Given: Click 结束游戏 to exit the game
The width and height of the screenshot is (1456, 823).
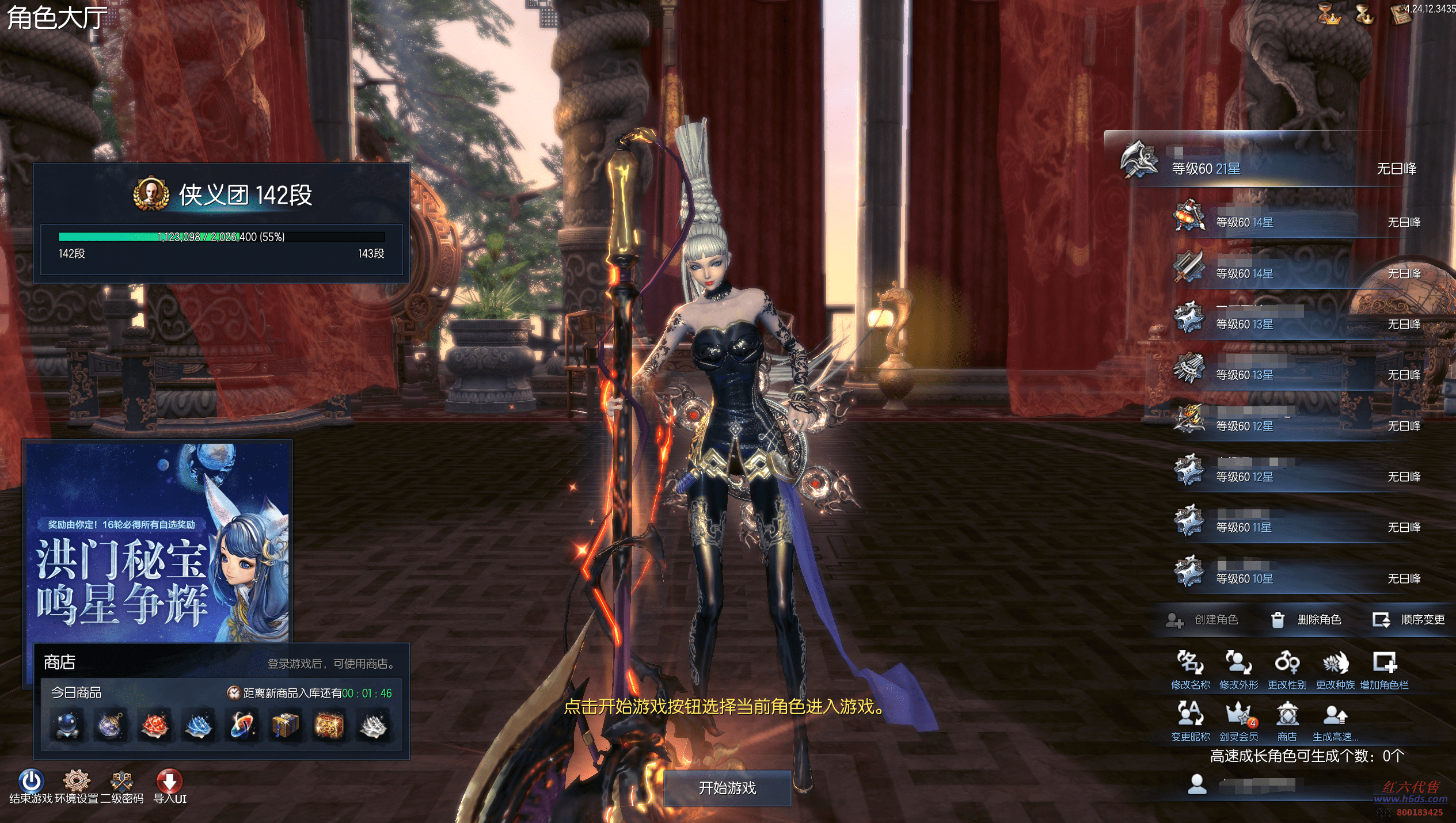Looking at the screenshot, I should [31, 787].
